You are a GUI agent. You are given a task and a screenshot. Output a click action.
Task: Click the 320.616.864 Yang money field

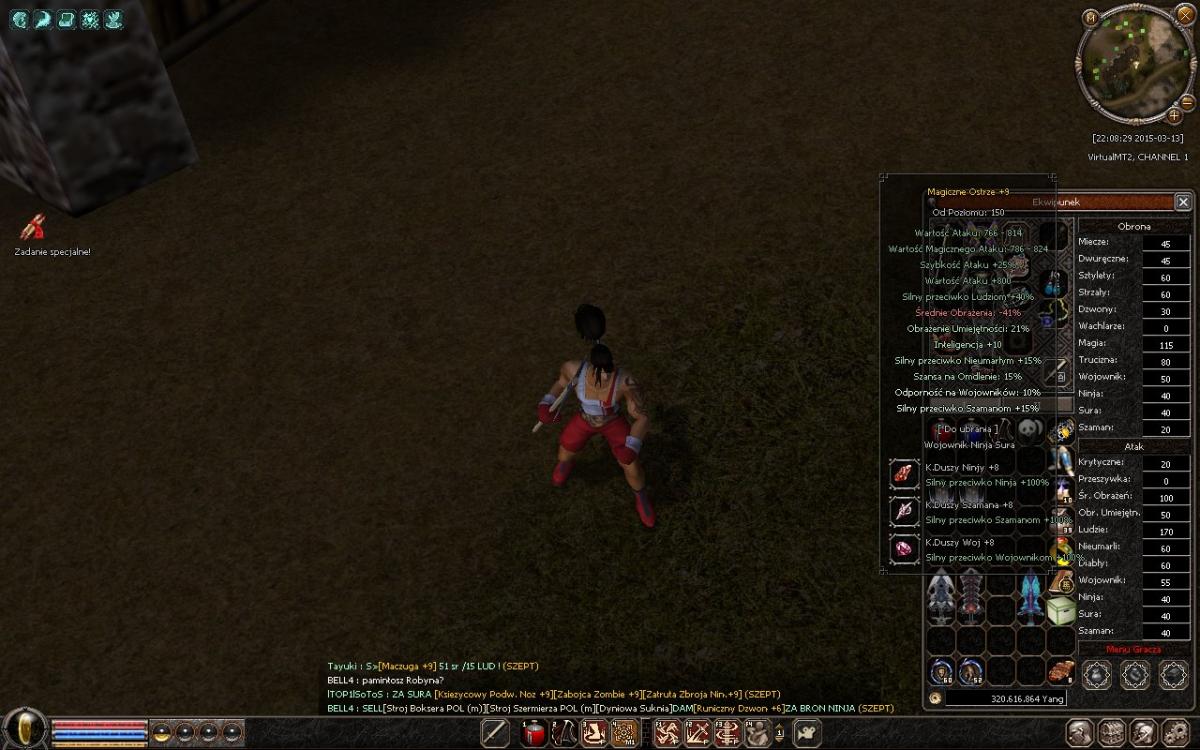click(x=1010, y=698)
